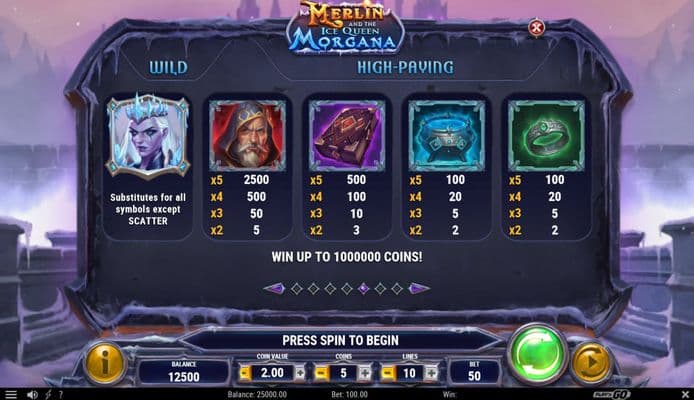Go to the previous paytable page arrow
Viewport: 694px width, 400px height.
(x=273, y=288)
